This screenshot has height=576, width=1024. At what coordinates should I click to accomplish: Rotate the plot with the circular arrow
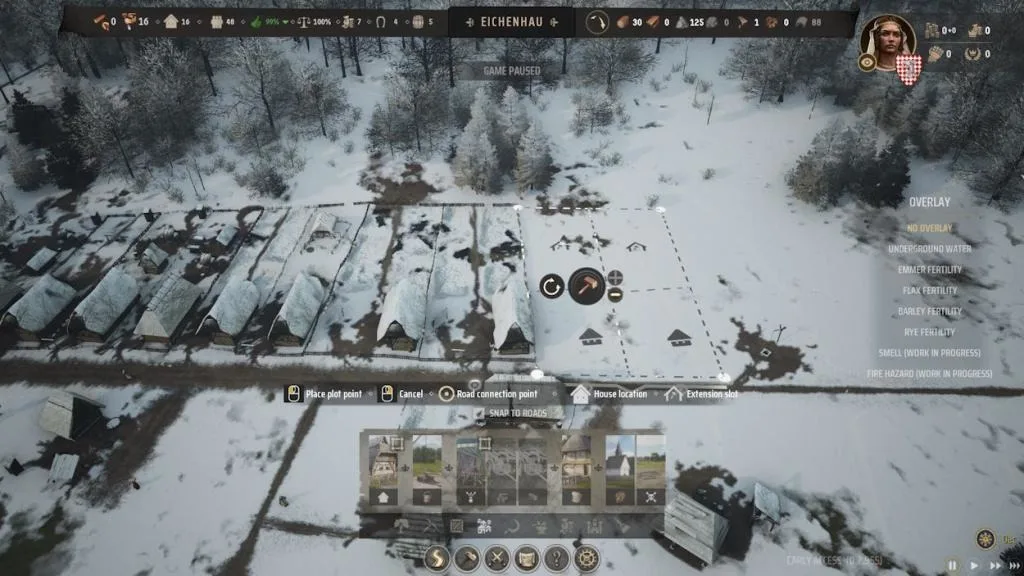(x=551, y=287)
